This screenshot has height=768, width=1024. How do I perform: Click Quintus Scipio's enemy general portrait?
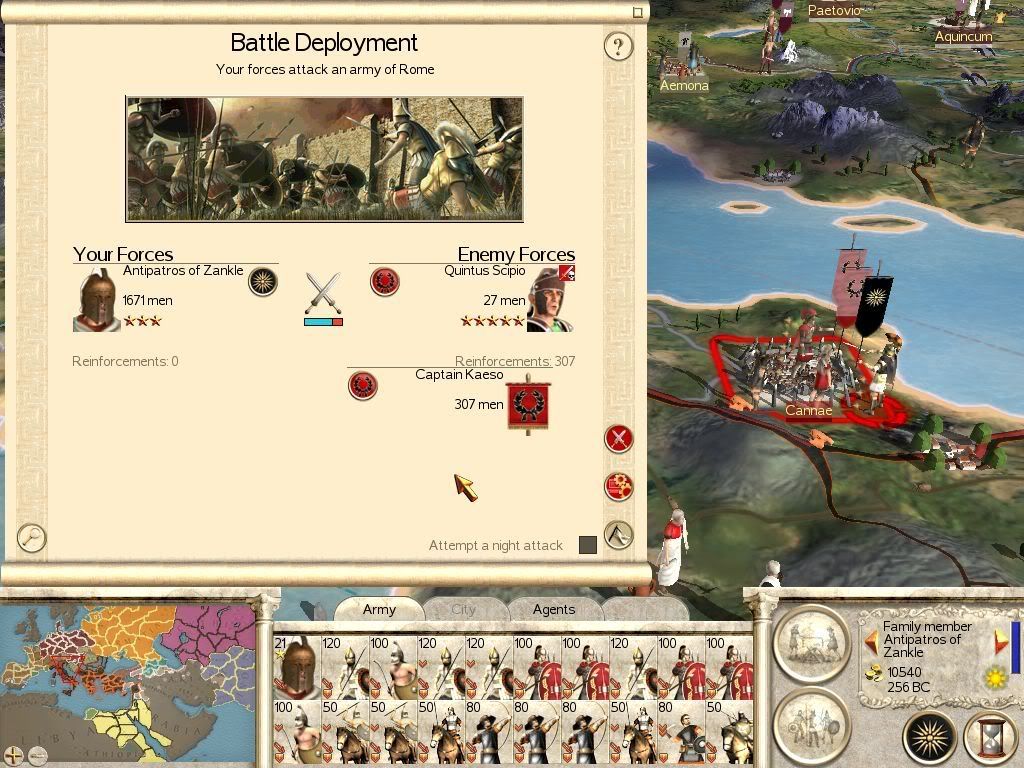coord(550,299)
